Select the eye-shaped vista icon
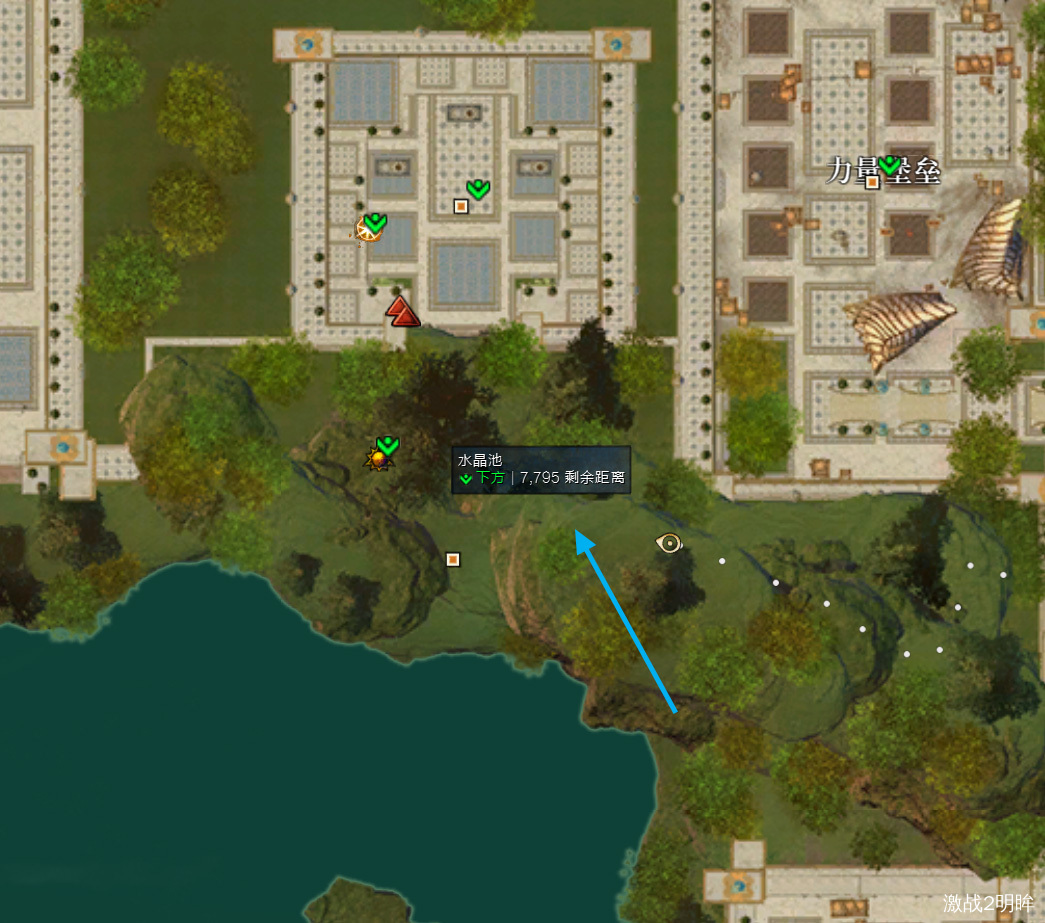The width and height of the screenshot is (1045, 923). point(668,543)
